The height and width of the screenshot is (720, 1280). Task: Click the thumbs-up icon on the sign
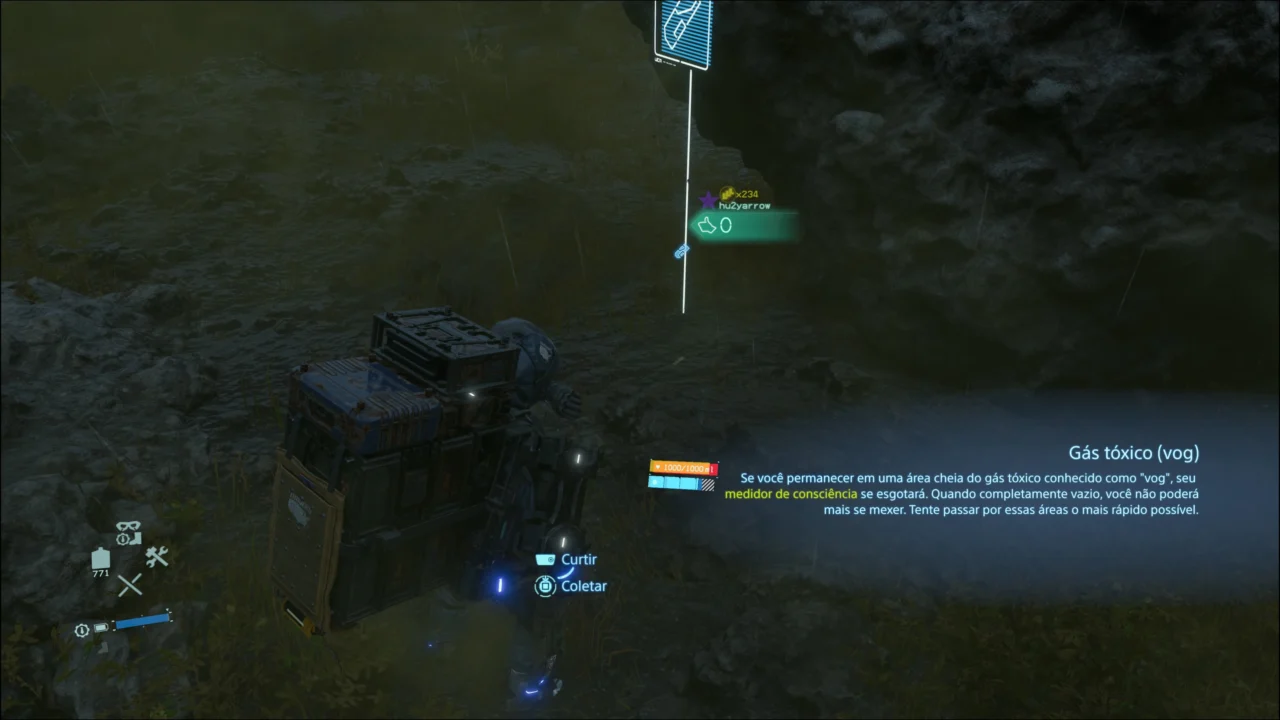point(706,225)
